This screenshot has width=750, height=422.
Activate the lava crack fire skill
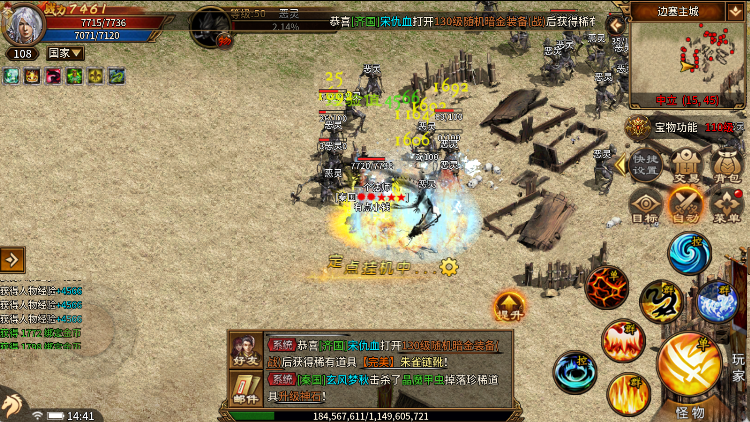(605, 287)
